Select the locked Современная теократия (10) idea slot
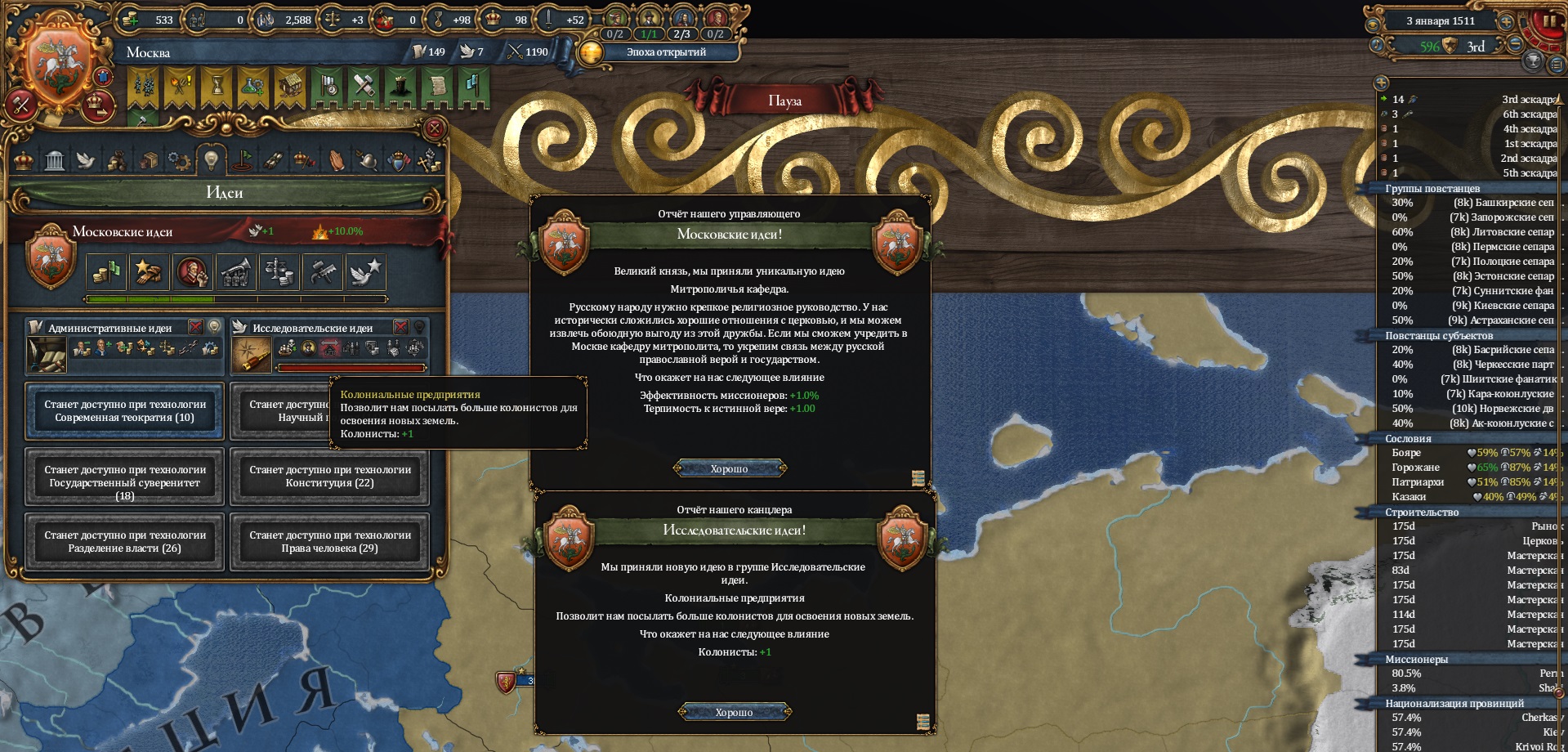 click(x=125, y=411)
